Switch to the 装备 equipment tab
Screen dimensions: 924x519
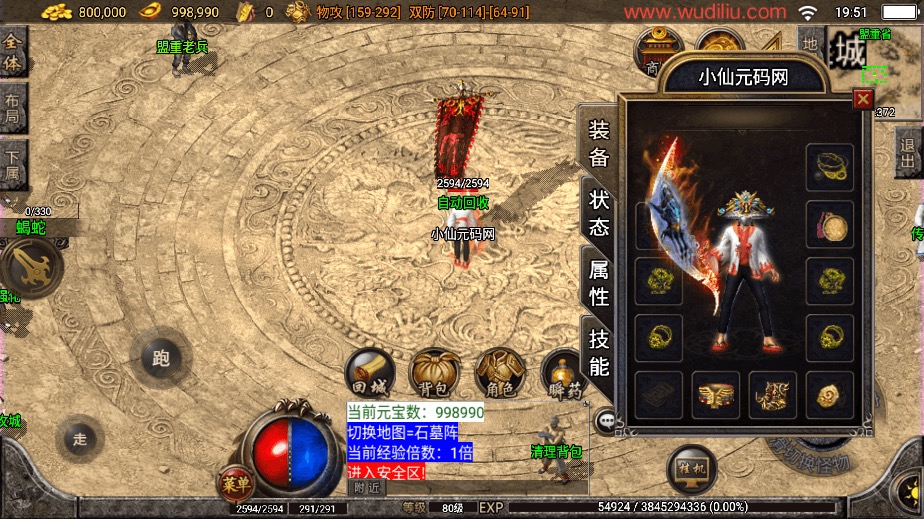[598, 142]
